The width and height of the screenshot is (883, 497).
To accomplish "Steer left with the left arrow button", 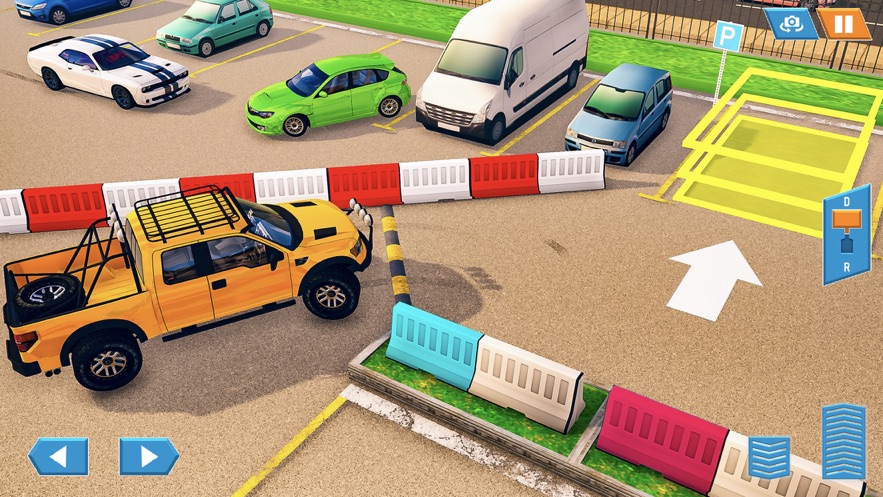I will [58, 456].
